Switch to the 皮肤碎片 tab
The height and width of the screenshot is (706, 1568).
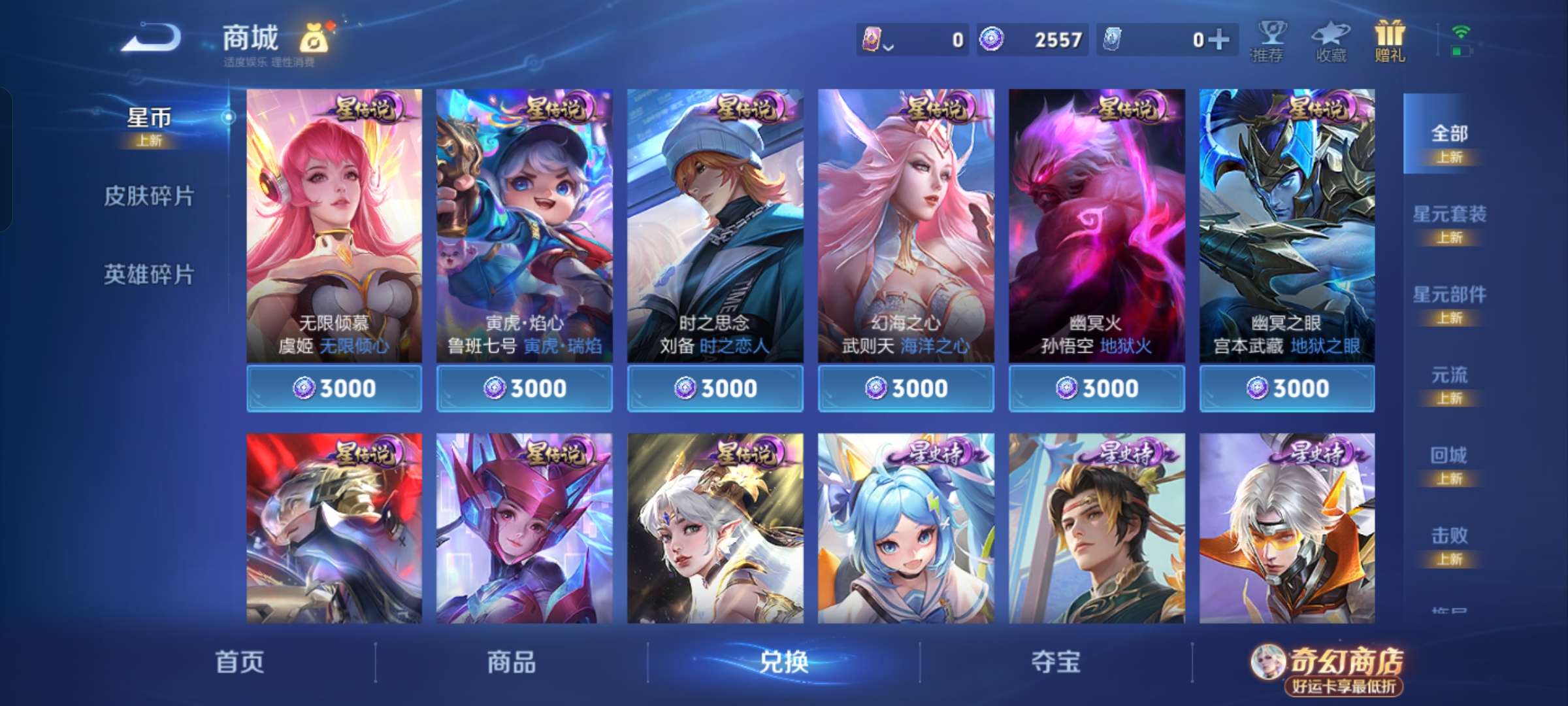(x=148, y=196)
